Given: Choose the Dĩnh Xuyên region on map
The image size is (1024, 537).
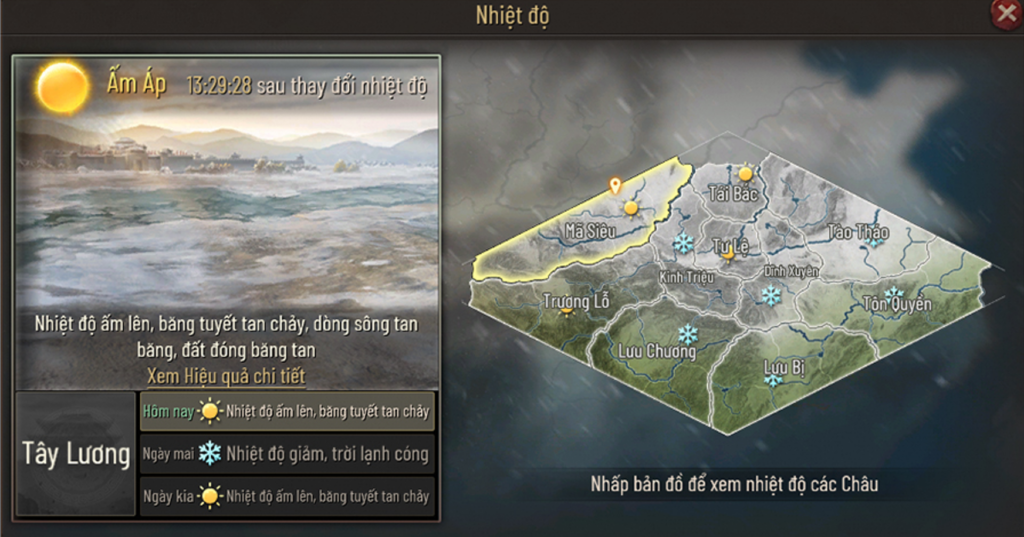Looking at the screenshot, I should pyautogui.click(x=791, y=272).
